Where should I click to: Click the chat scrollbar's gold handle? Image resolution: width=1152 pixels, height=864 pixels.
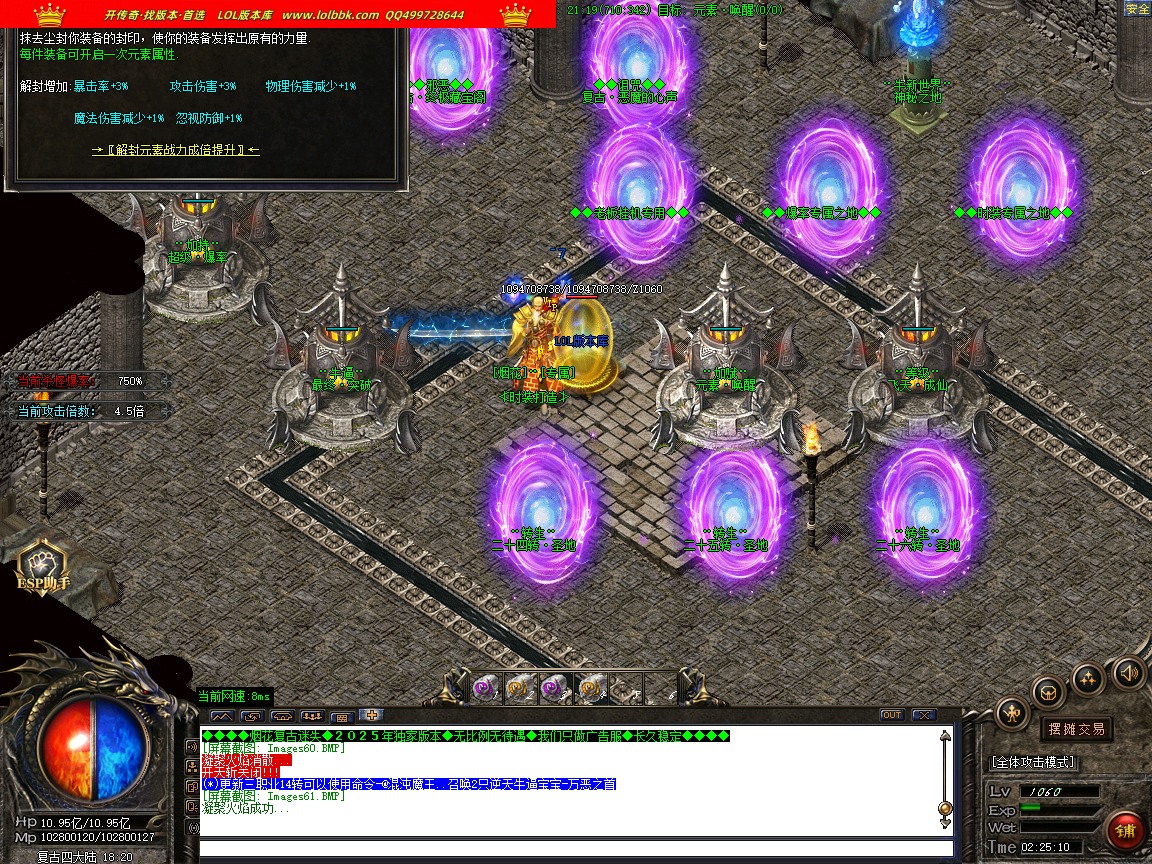[945, 808]
